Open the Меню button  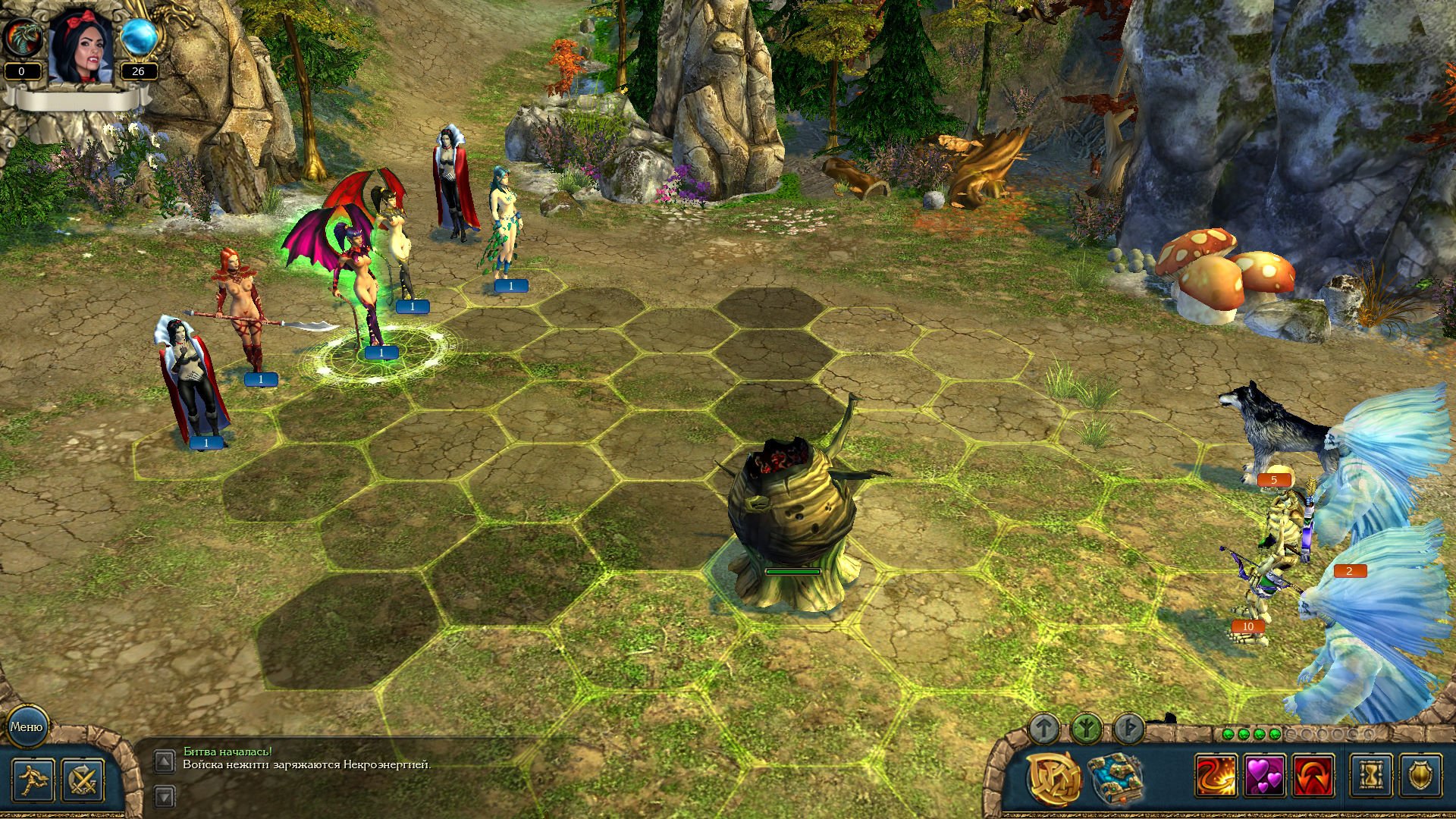pyautogui.click(x=27, y=726)
